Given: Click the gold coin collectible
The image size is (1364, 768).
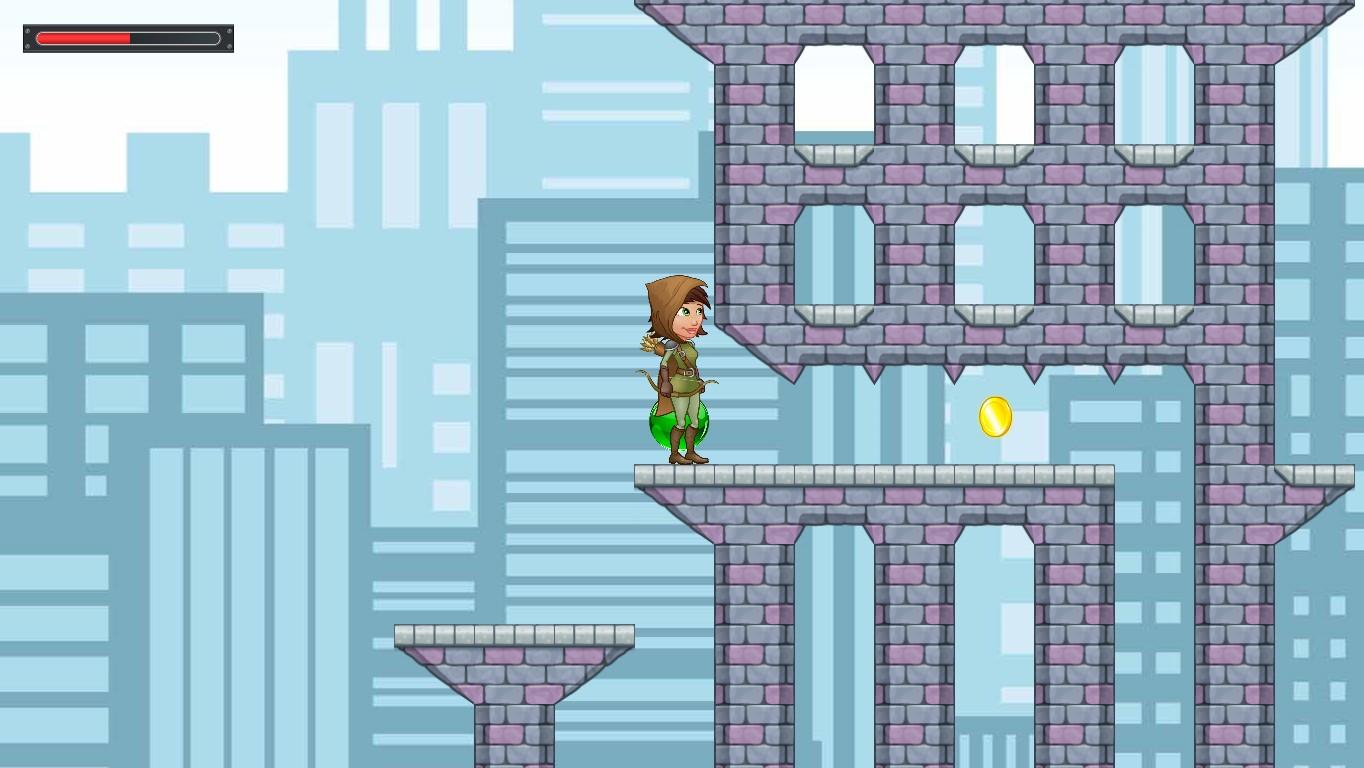Looking at the screenshot, I should pyautogui.click(x=994, y=418).
